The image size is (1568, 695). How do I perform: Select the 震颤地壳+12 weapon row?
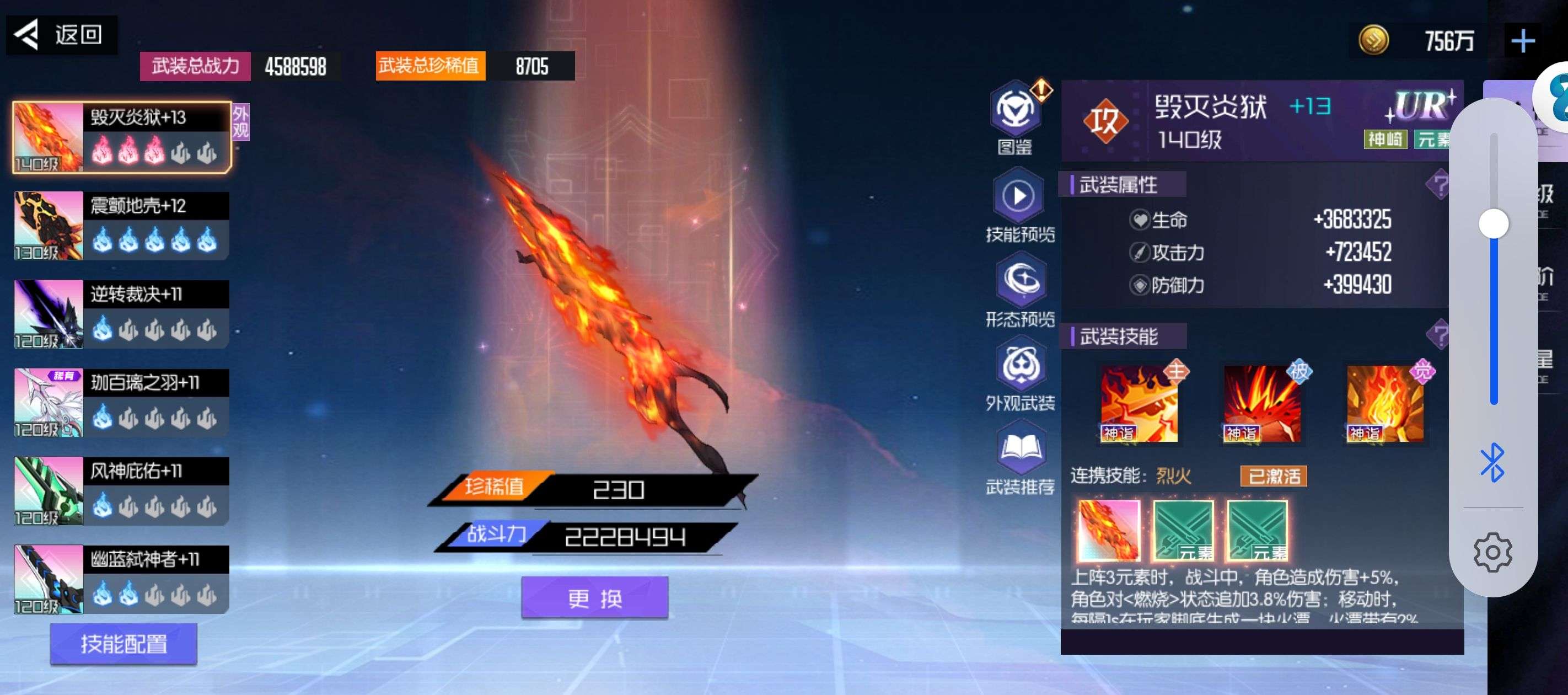[x=122, y=226]
